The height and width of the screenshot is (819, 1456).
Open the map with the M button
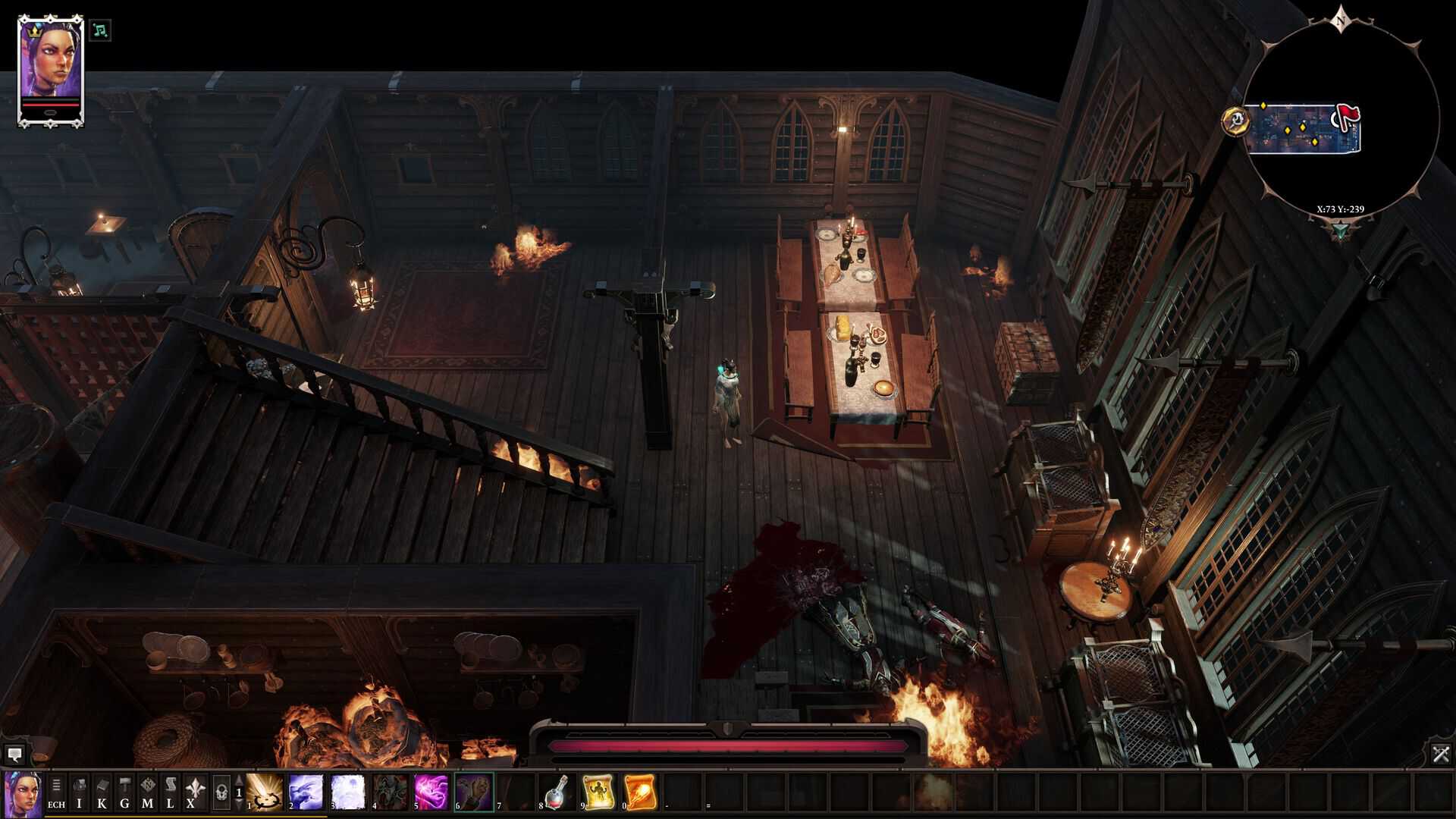click(147, 793)
